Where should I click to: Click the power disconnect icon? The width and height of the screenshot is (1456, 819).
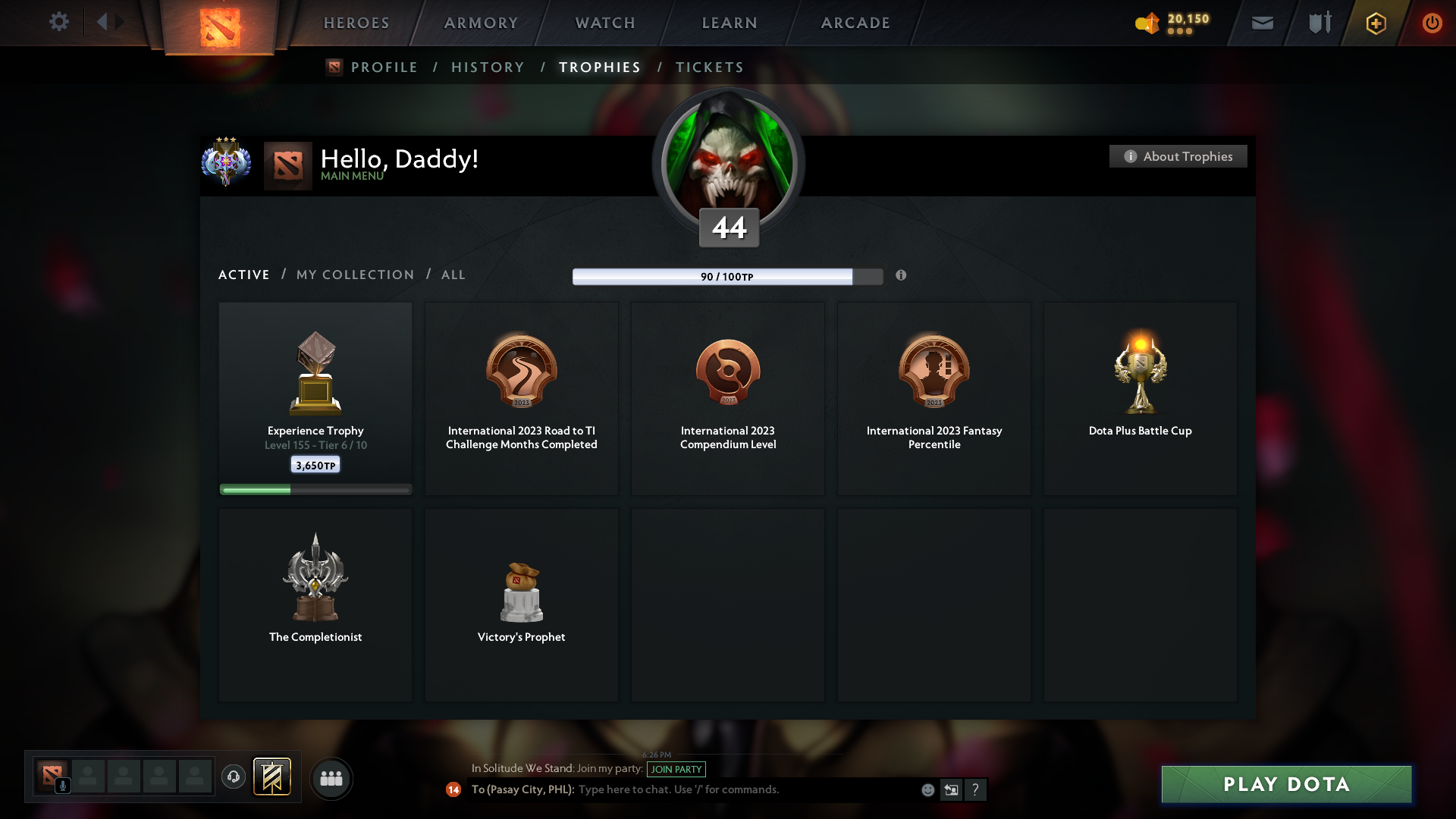coord(1432,23)
